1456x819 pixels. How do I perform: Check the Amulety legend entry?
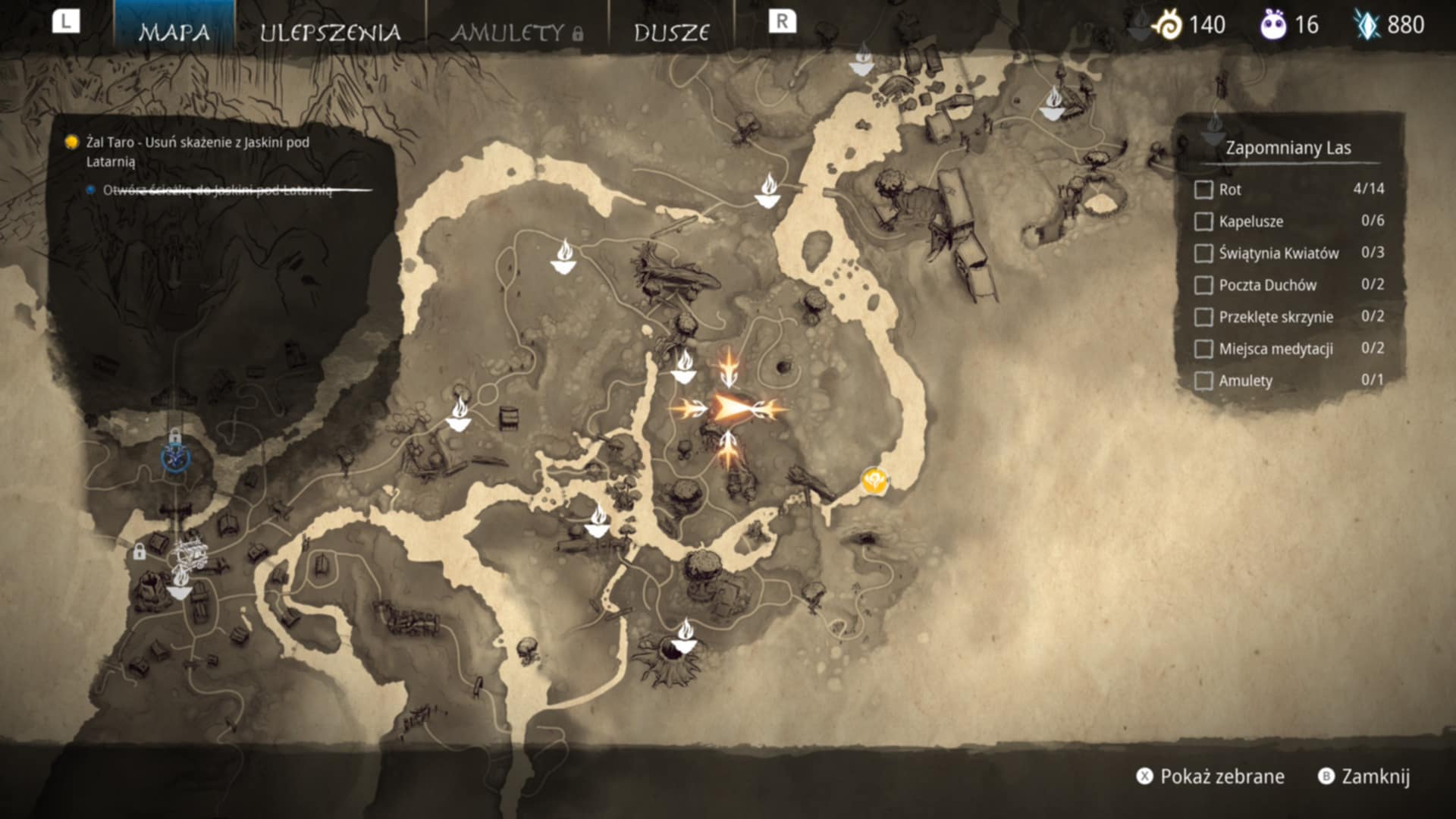point(1203,381)
